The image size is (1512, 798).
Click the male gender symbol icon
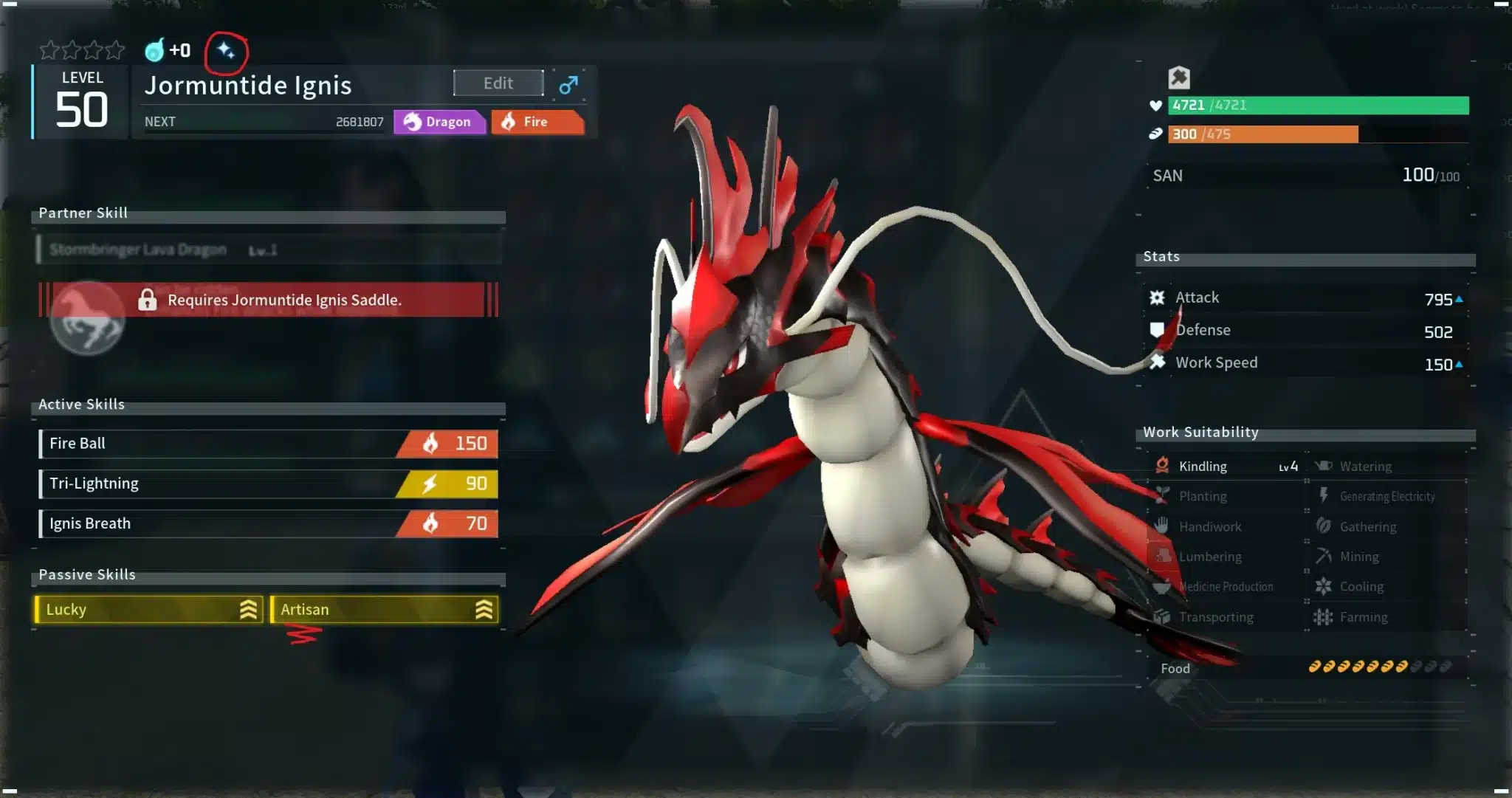click(568, 85)
